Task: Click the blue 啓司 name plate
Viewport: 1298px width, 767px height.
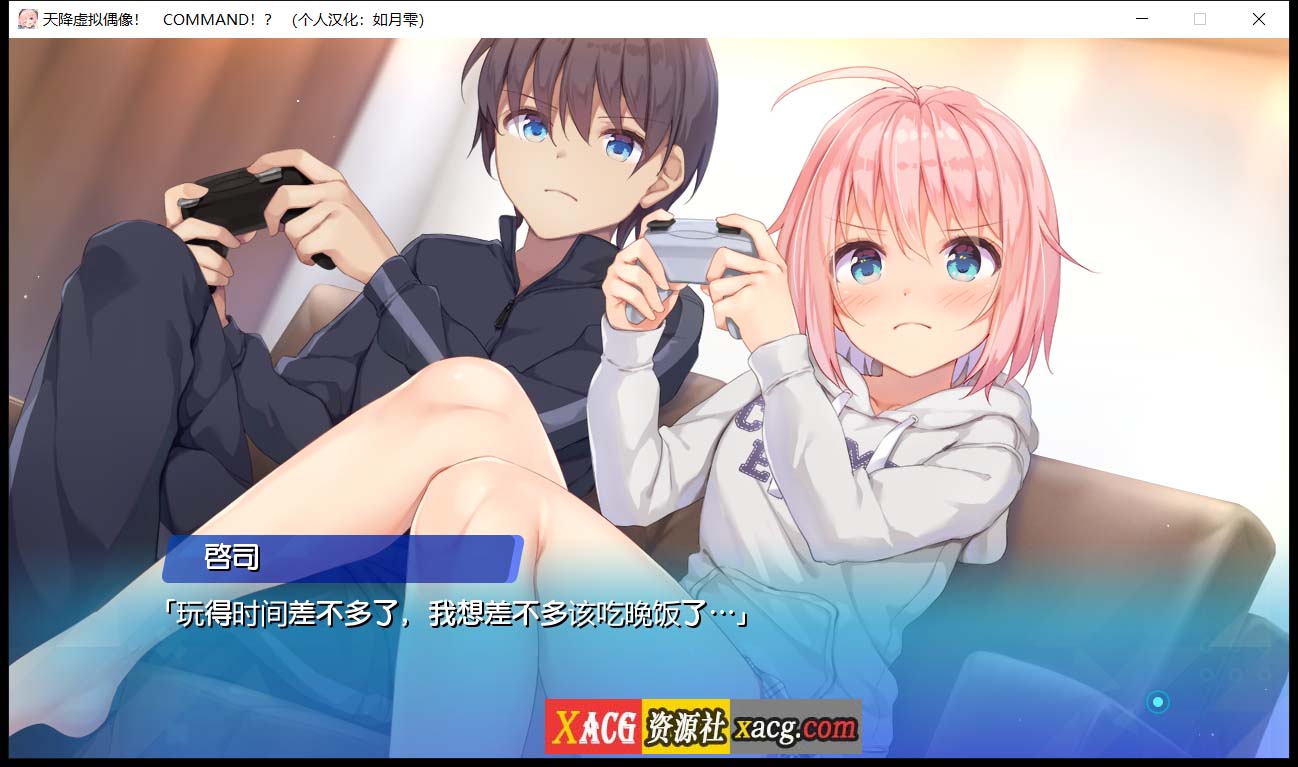Action: point(340,558)
